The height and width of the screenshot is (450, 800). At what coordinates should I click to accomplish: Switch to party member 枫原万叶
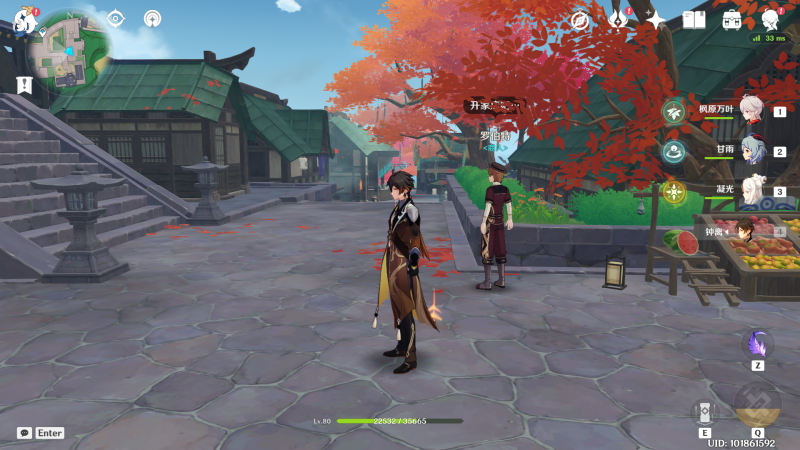coord(751,111)
